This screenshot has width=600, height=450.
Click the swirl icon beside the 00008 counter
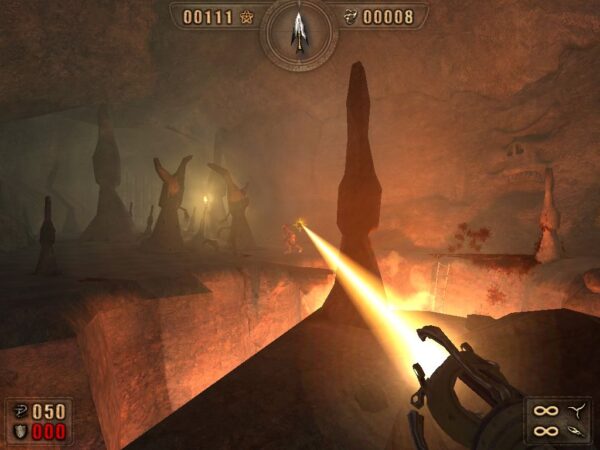(350, 17)
